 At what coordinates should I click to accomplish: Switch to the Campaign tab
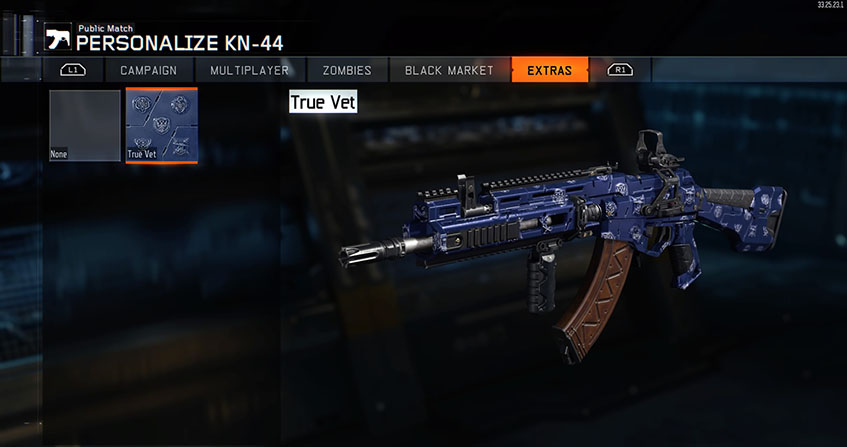[148, 70]
